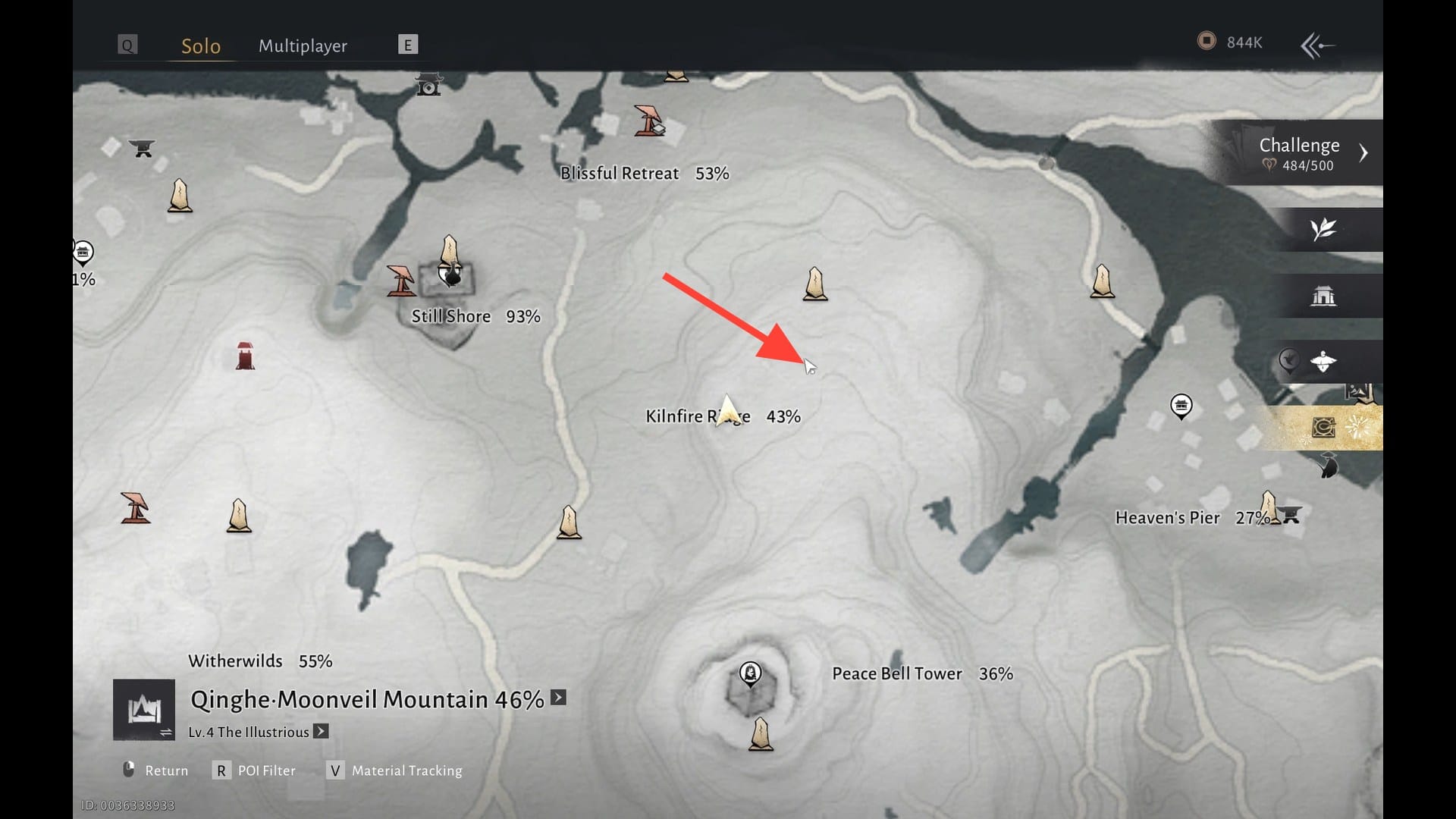This screenshot has width=1456, height=819.
Task: Select the map pin left of Peace Bell Tower
Action: click(x=750, y=673)
